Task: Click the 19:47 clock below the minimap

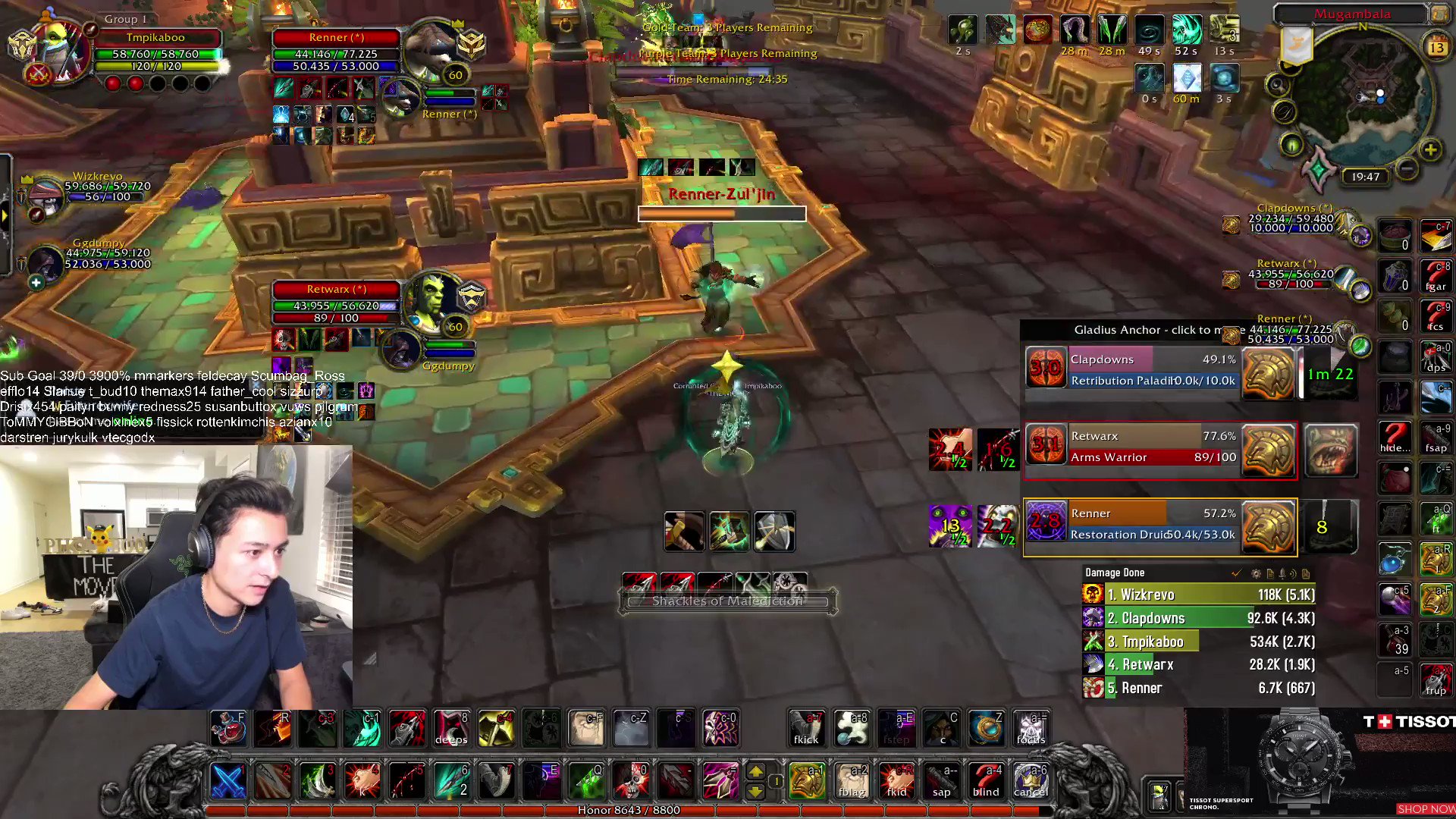Action: click(1363, 176)
